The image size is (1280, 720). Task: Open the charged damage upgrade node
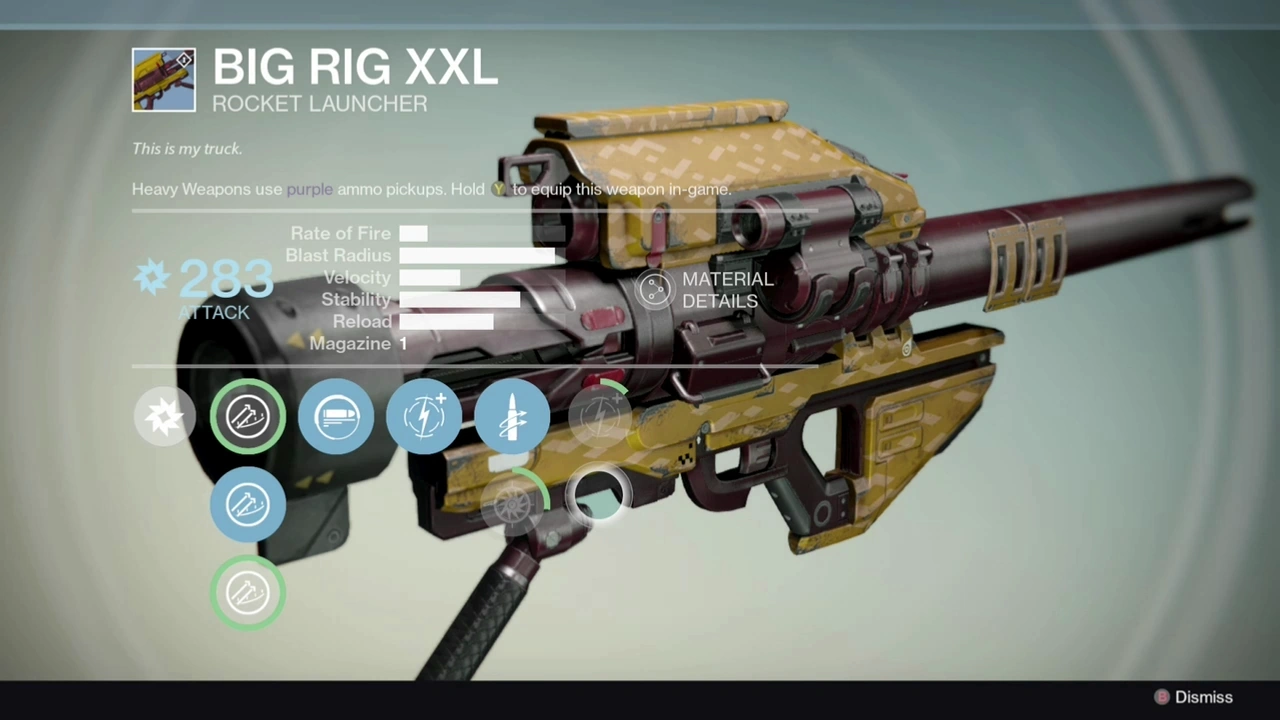424,416
